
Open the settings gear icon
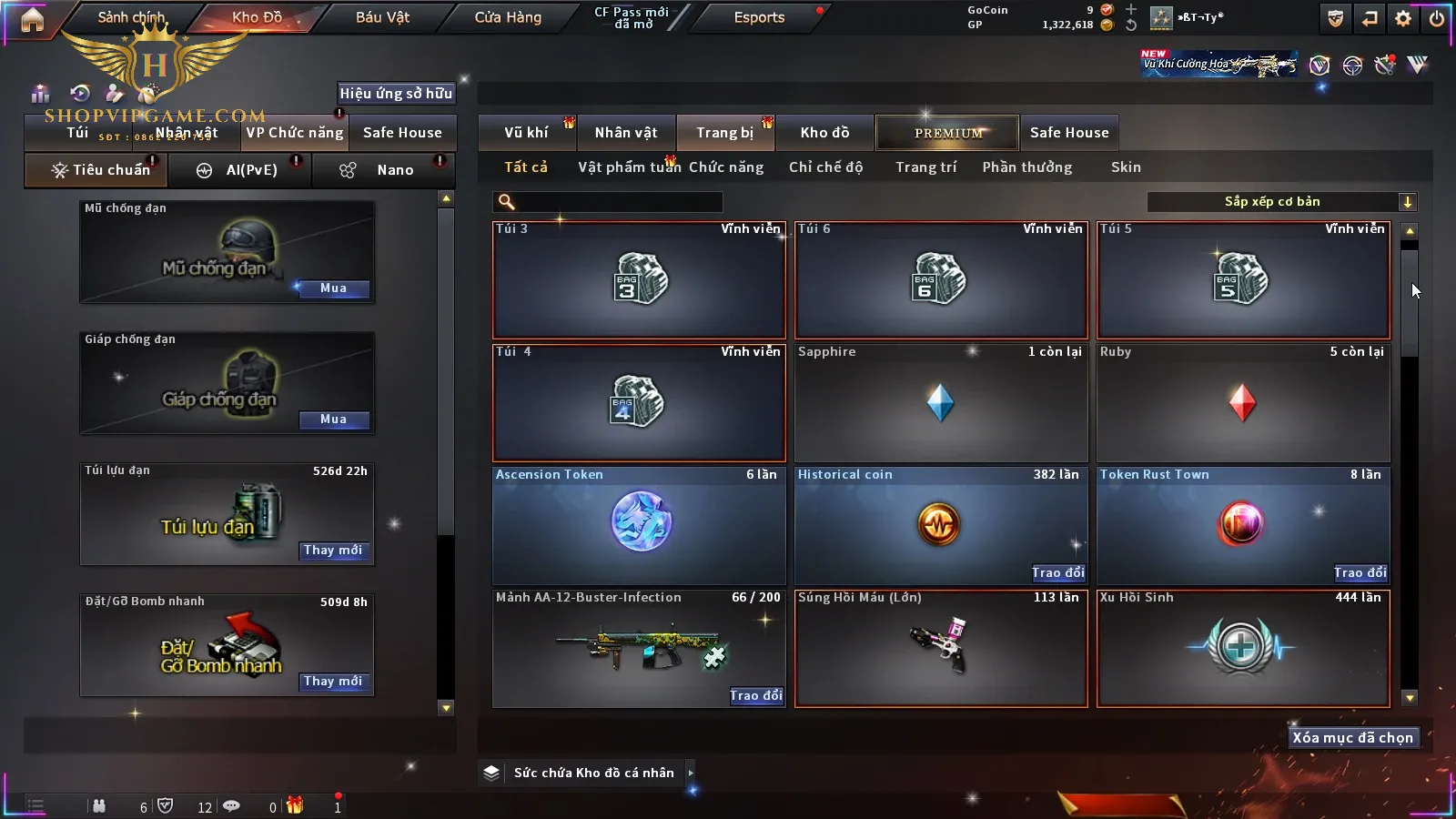pyautogui.click(x=1403, y=18)
